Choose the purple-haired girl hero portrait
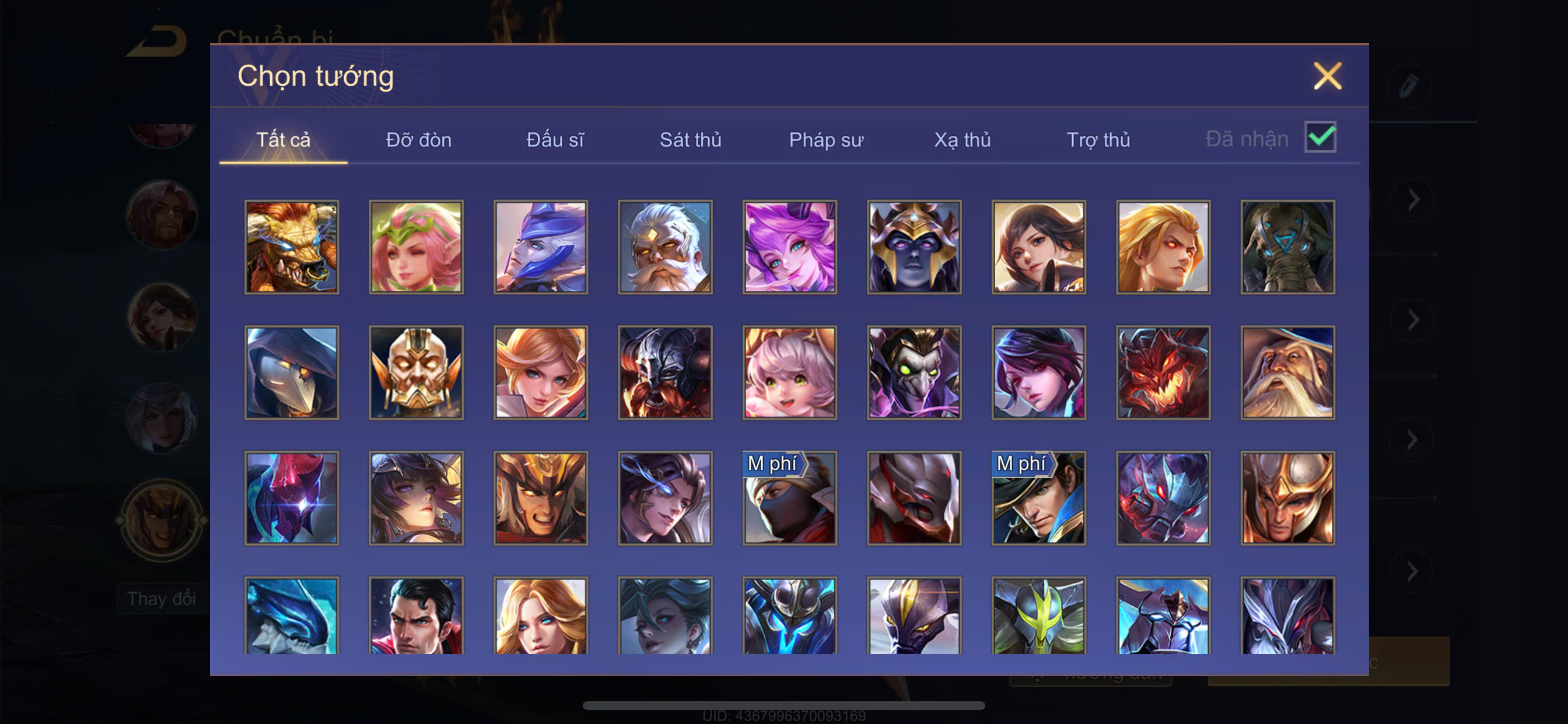 [x=789, y=247]
